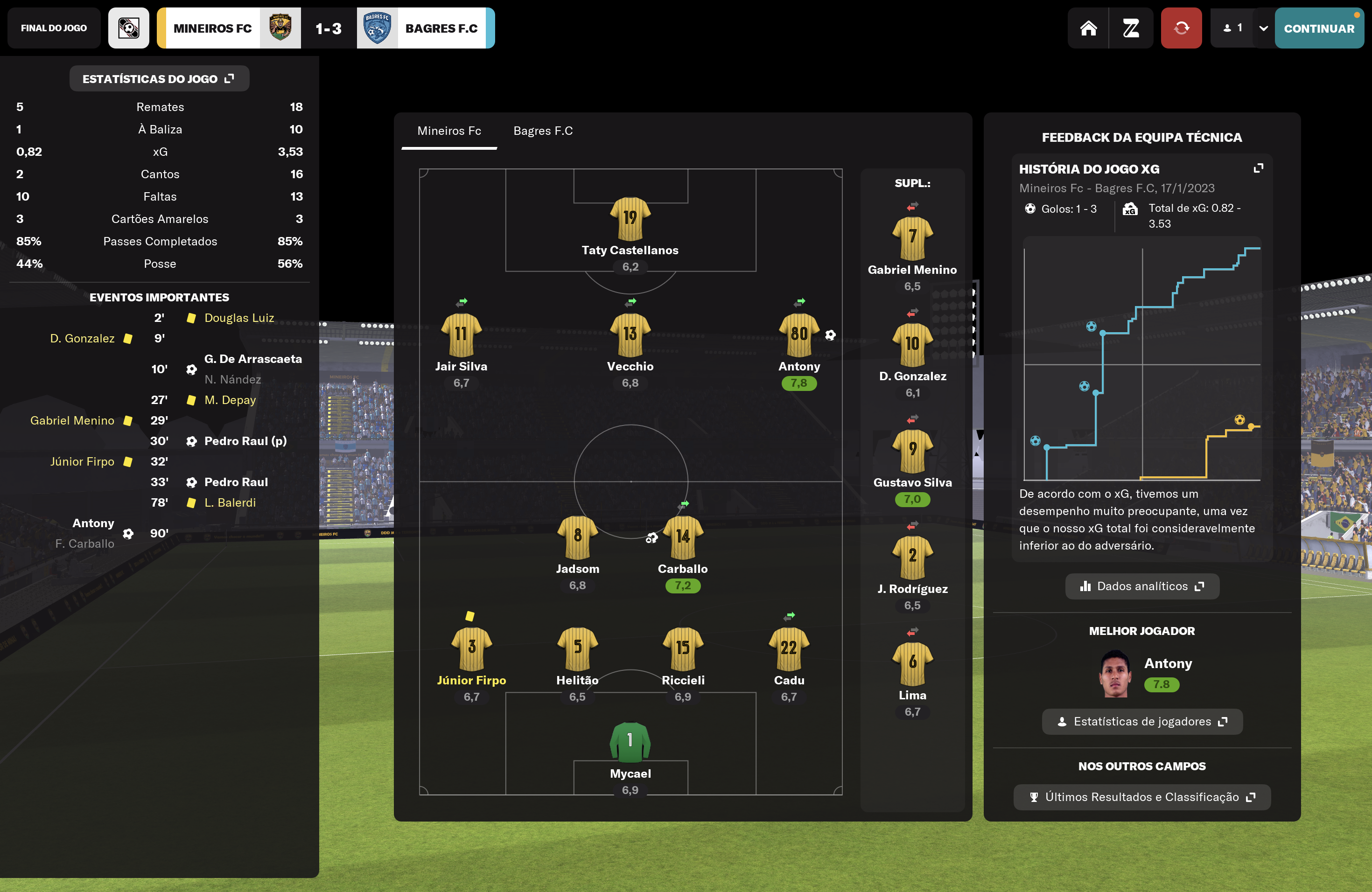This screenshot has width=1372, height=892.
Task: Switch to the Bagres F.C lineup tab
Action: point(542,131)
